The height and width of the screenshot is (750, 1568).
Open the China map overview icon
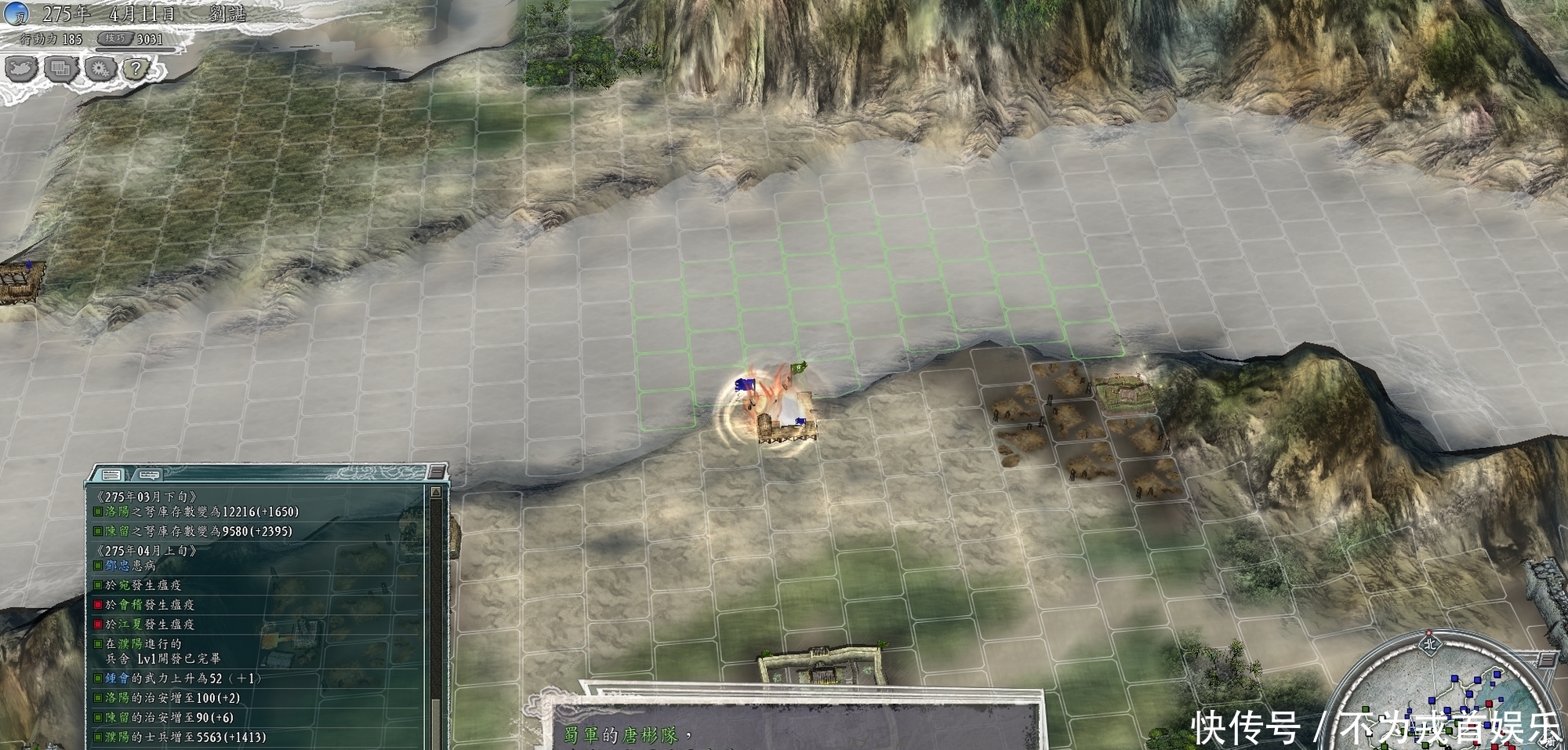pos(20,70)
